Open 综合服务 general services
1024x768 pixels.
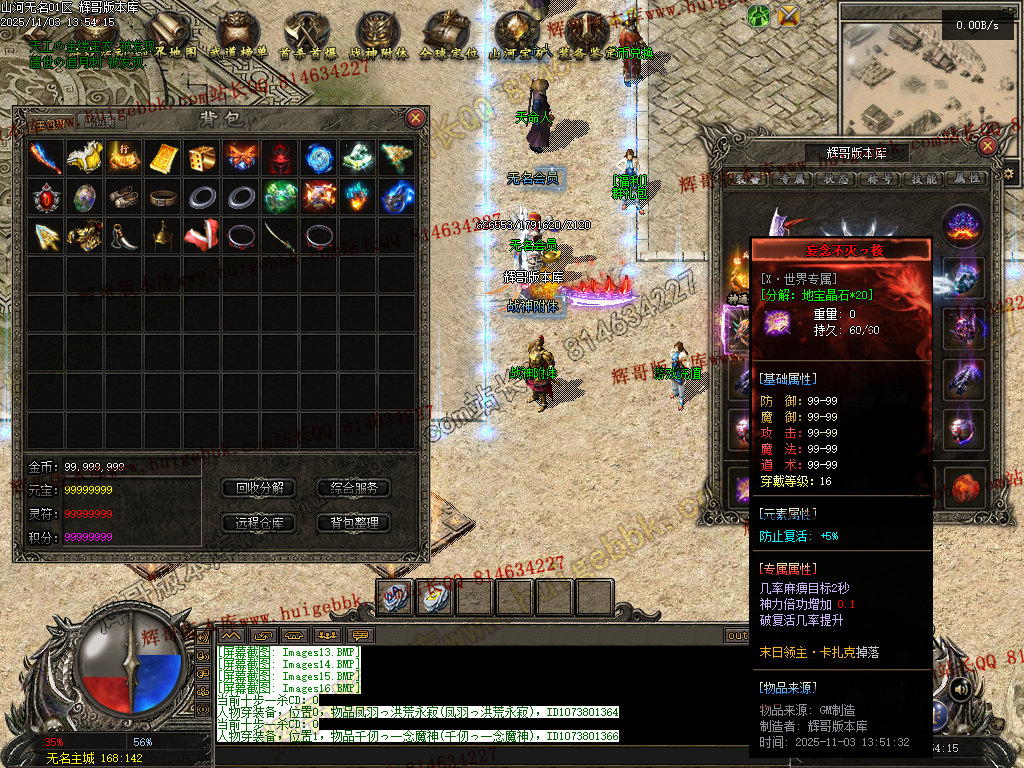pos(354,488)
